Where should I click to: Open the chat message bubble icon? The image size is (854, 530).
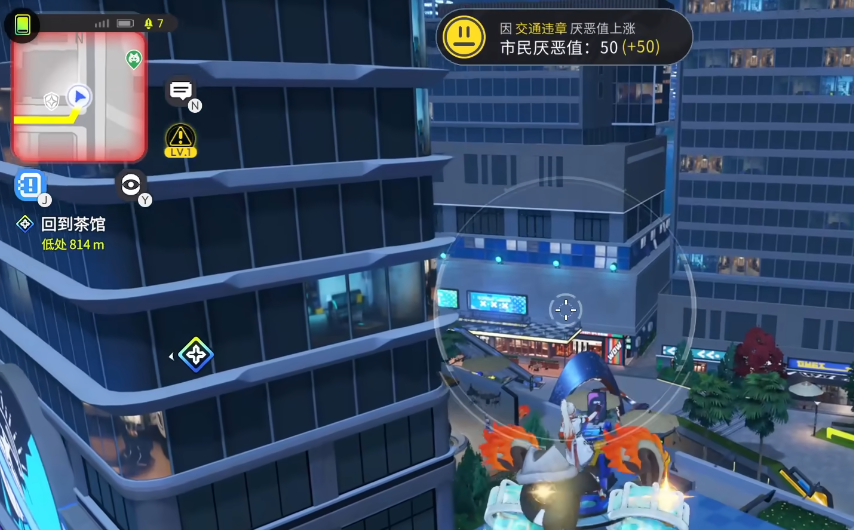point(180,91)
